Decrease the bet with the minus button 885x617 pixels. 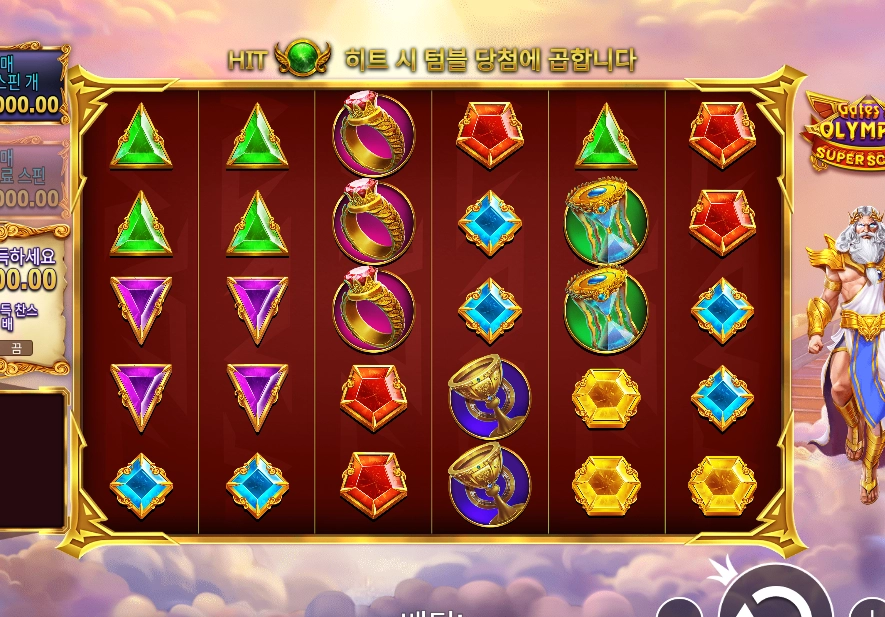tap(678, 609)
